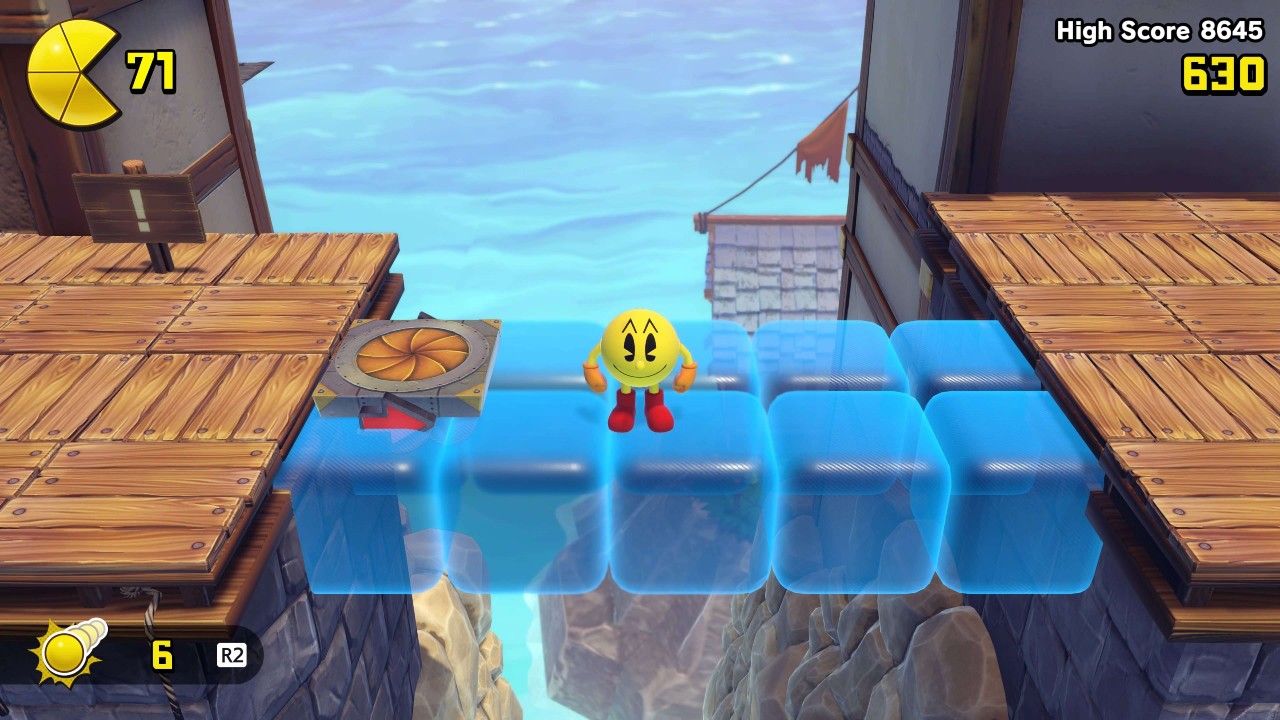Click the current score 630 display
This screenshot has height=720, width=1280.
coord(1222,73)
